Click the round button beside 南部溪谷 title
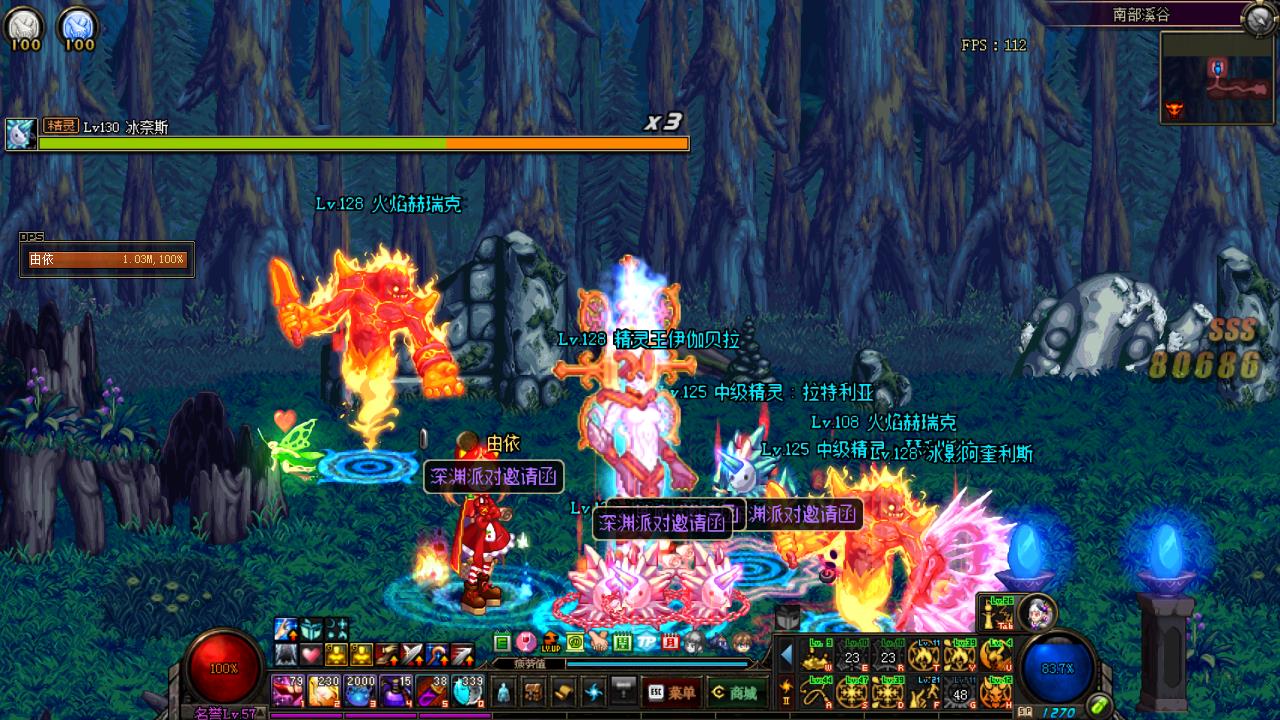 [x=1257, y=17]
